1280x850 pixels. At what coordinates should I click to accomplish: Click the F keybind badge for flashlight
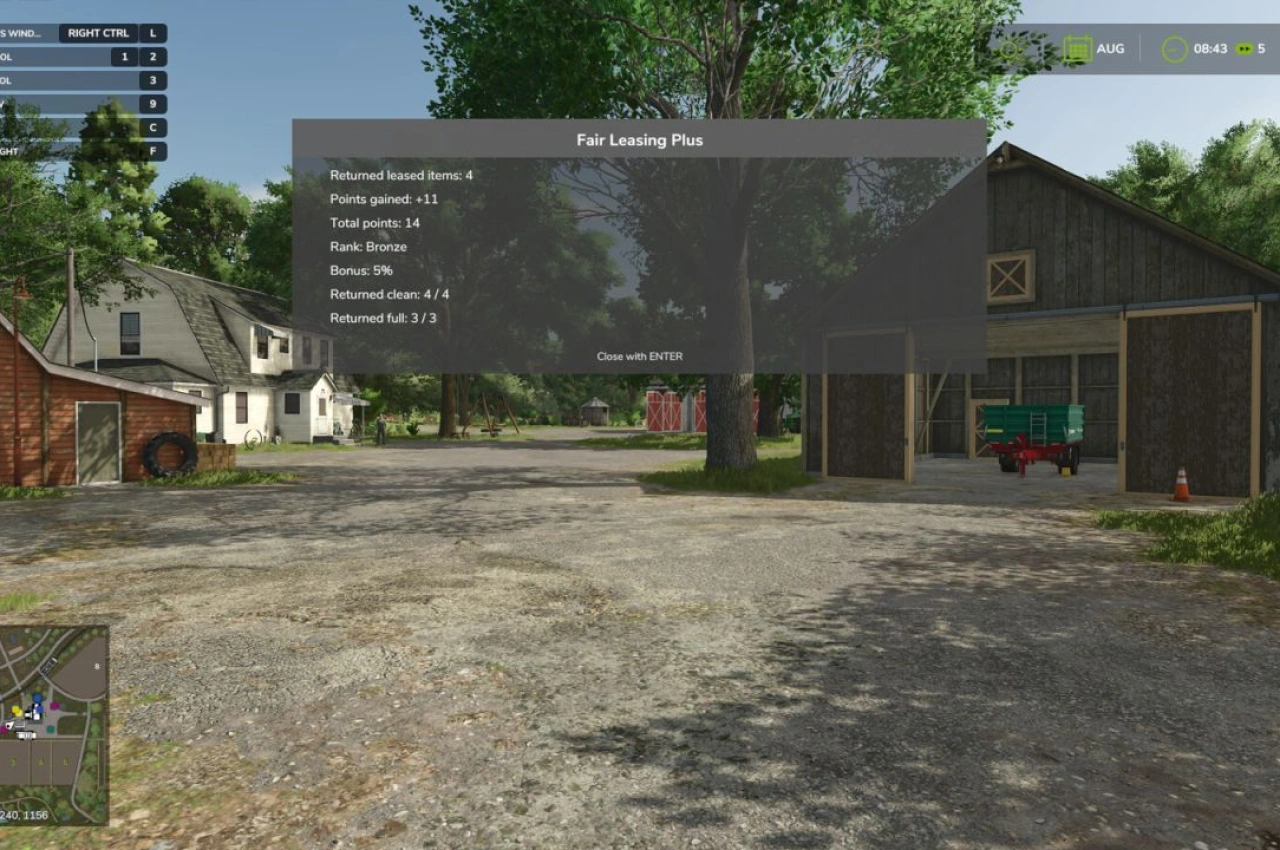[152, 151]
